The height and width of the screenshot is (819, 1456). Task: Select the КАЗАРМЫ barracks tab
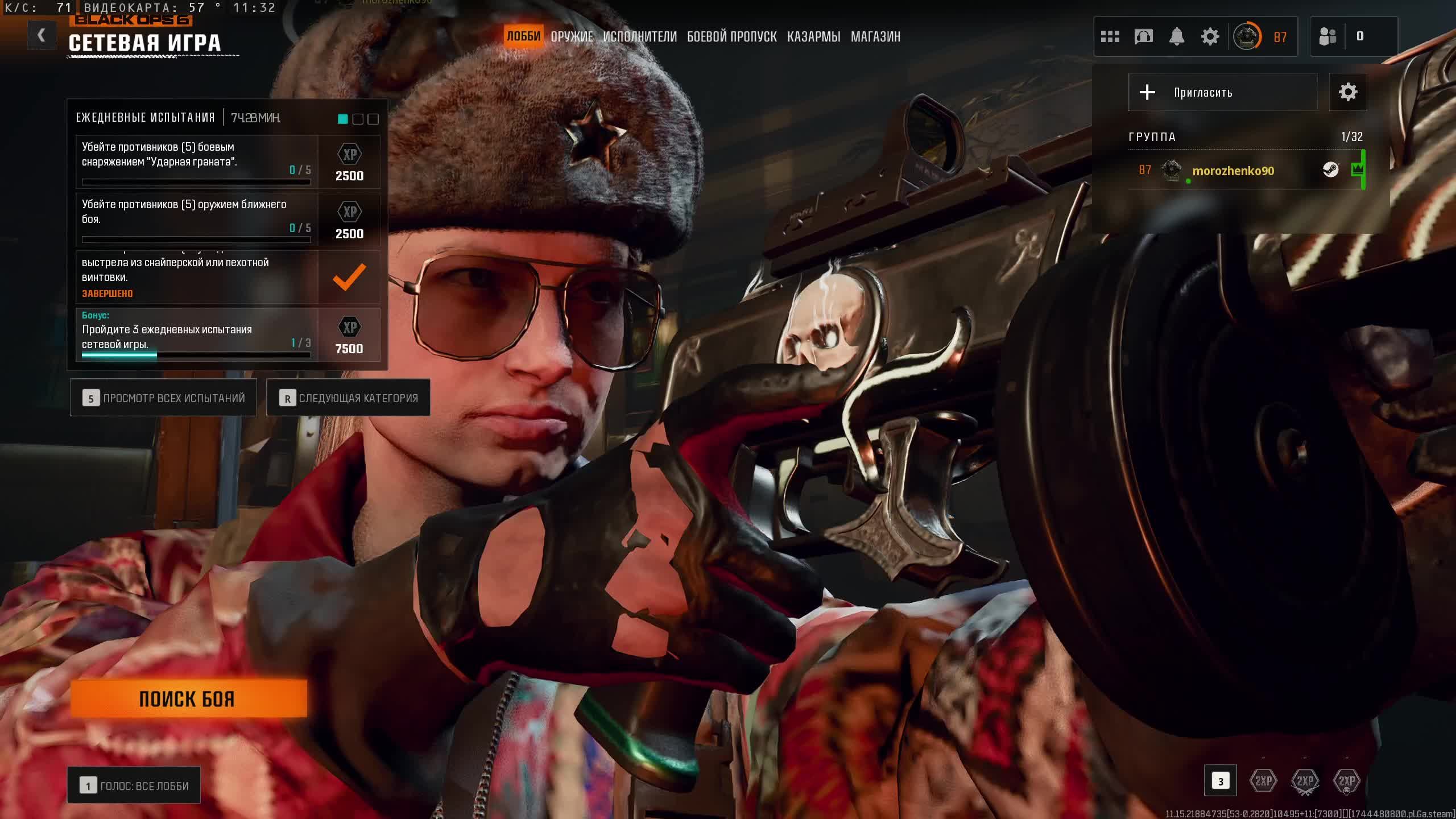[x=813, y=36]
